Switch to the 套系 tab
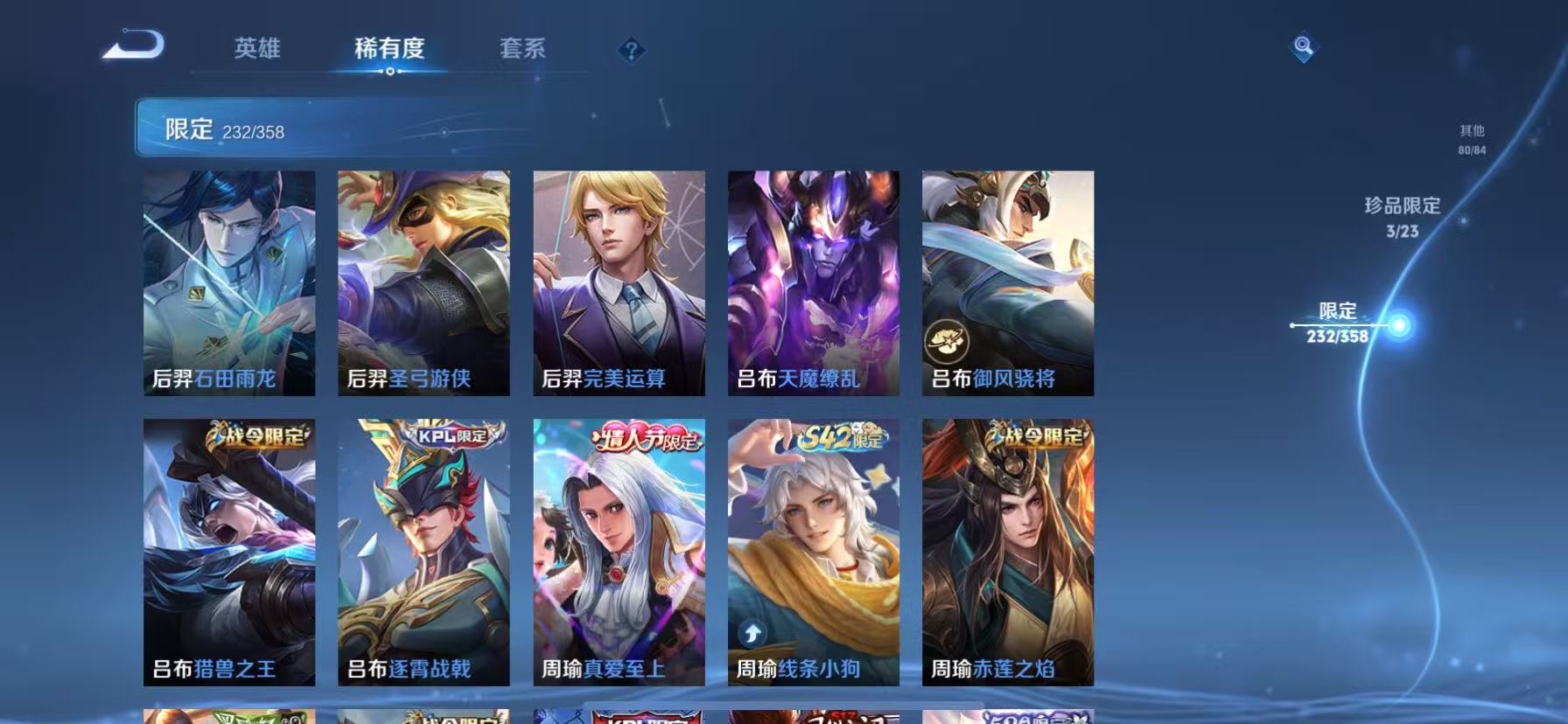Screen dimensions: 1568x724 (523, 50)
